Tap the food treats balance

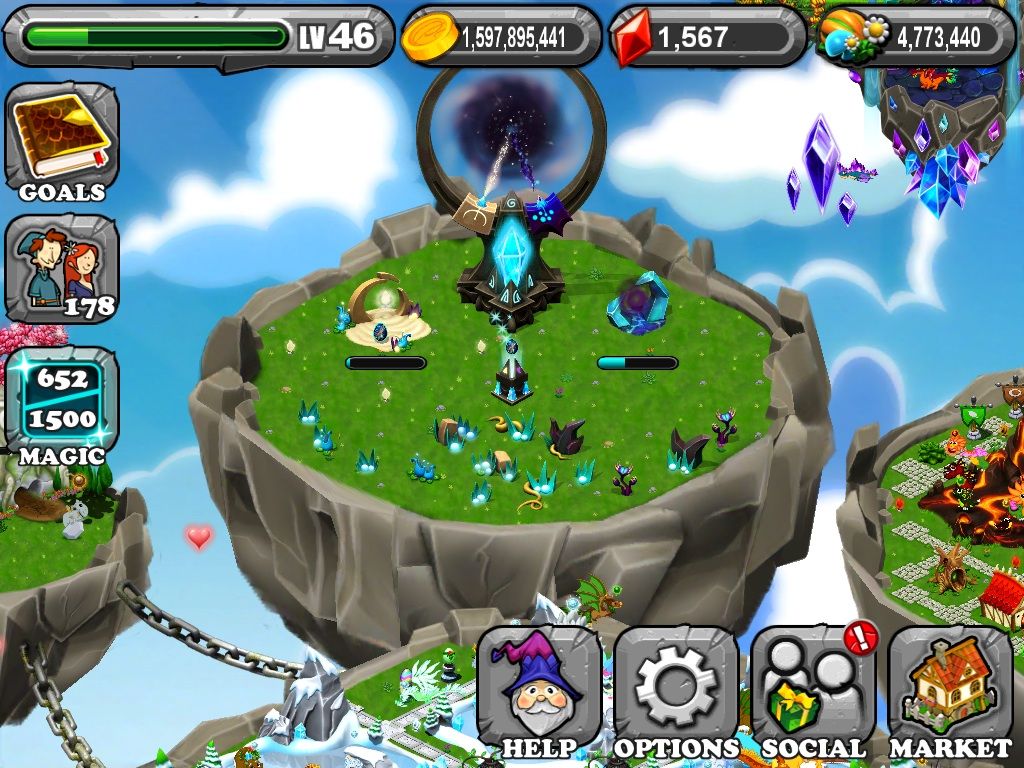click(x=914, y=37)
